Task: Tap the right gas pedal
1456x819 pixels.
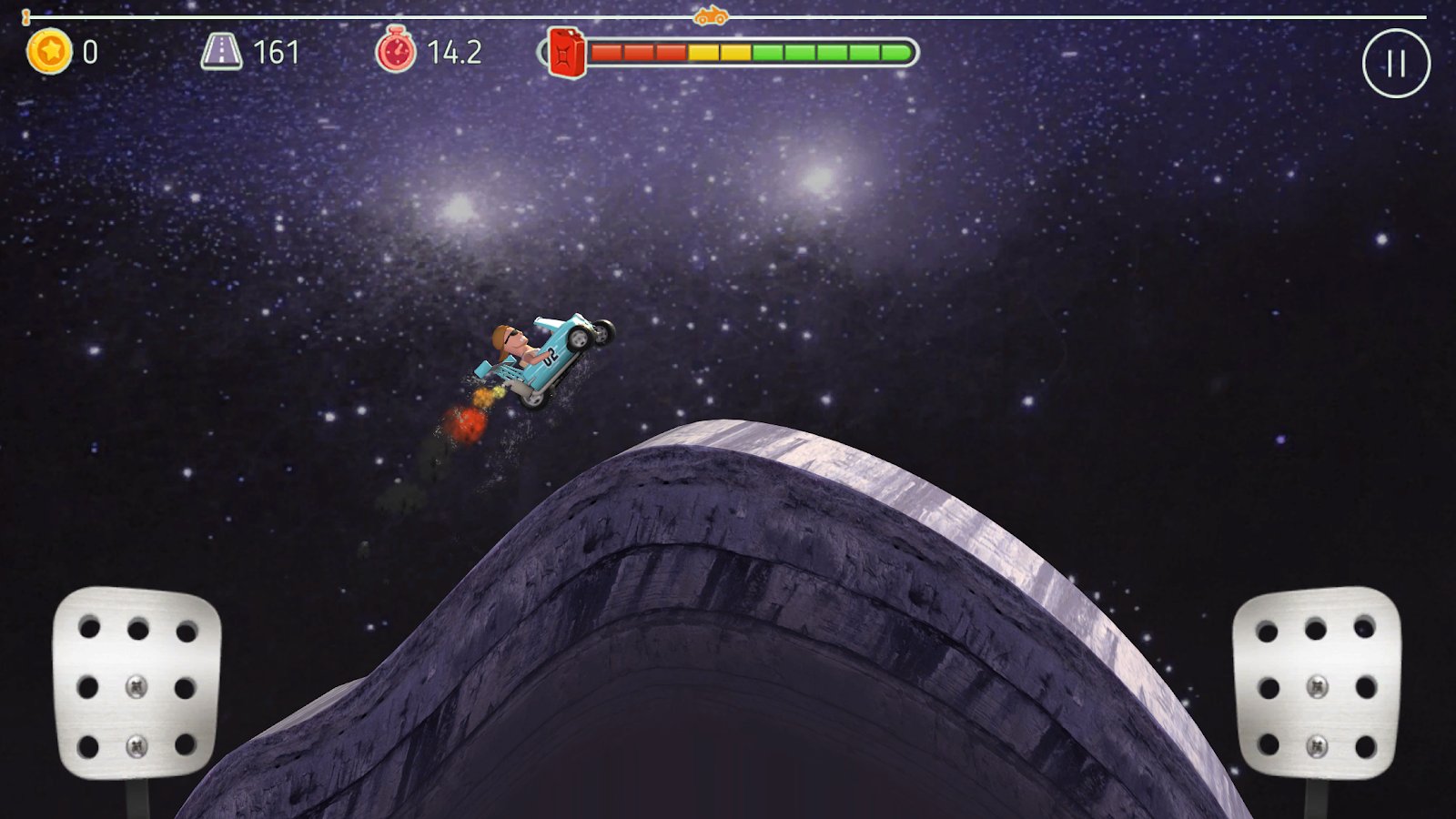Action: (1316, 682)
